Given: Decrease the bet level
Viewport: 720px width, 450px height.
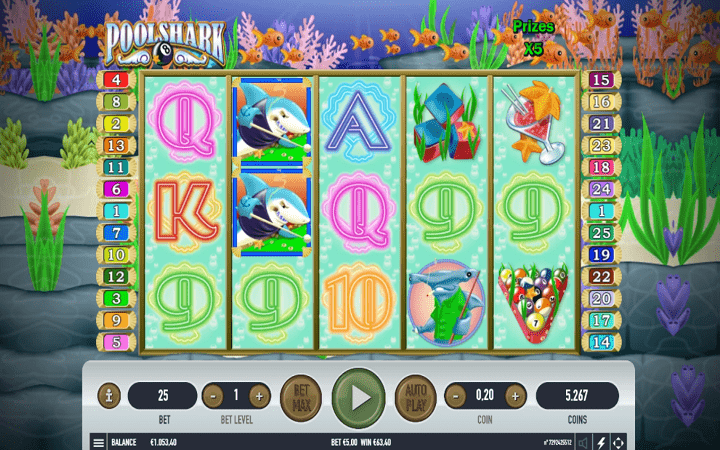Looking at the screenshot, I should [212, 395].
